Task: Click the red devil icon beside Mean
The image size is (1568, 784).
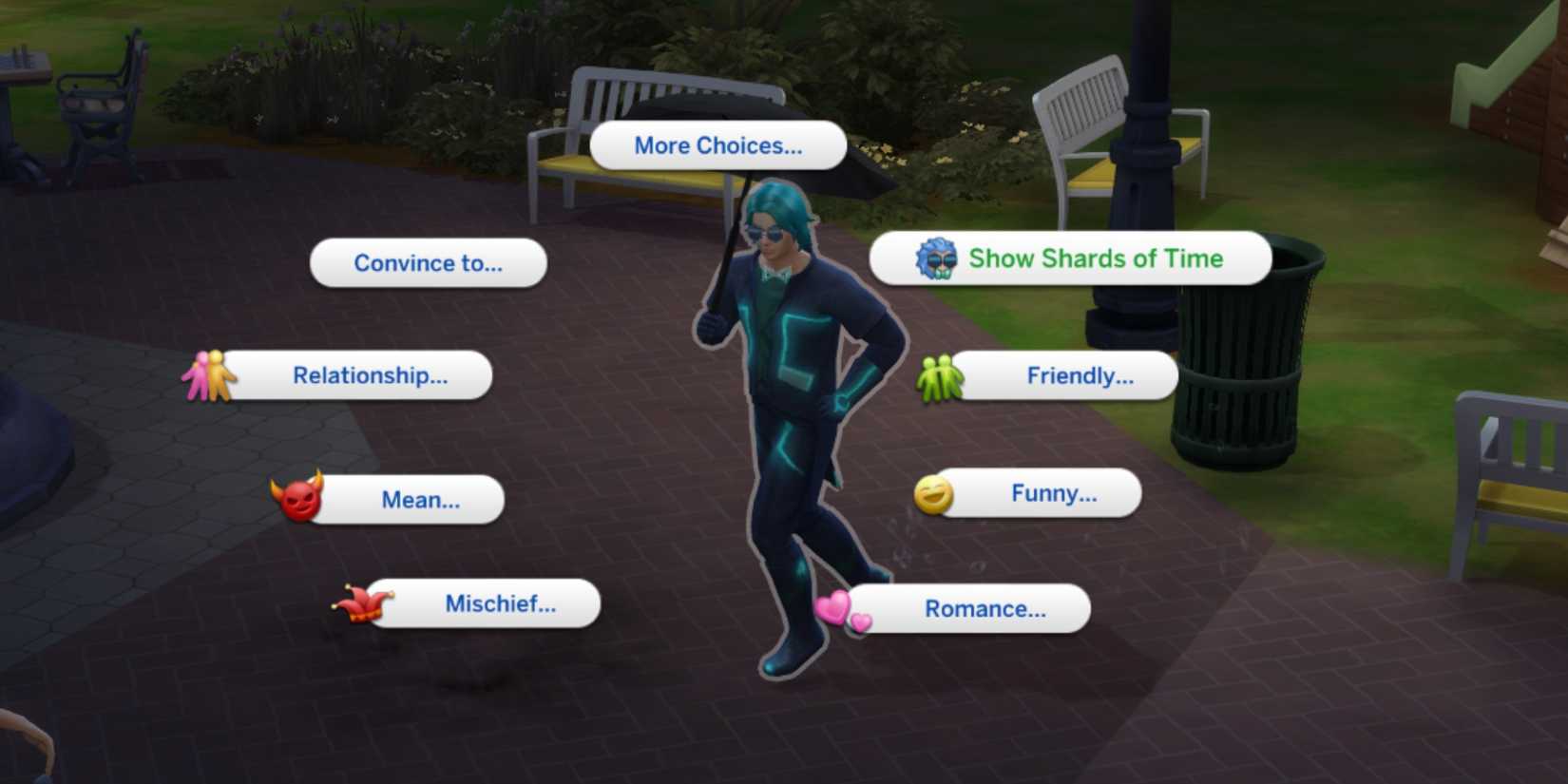Action: point(299,499)
